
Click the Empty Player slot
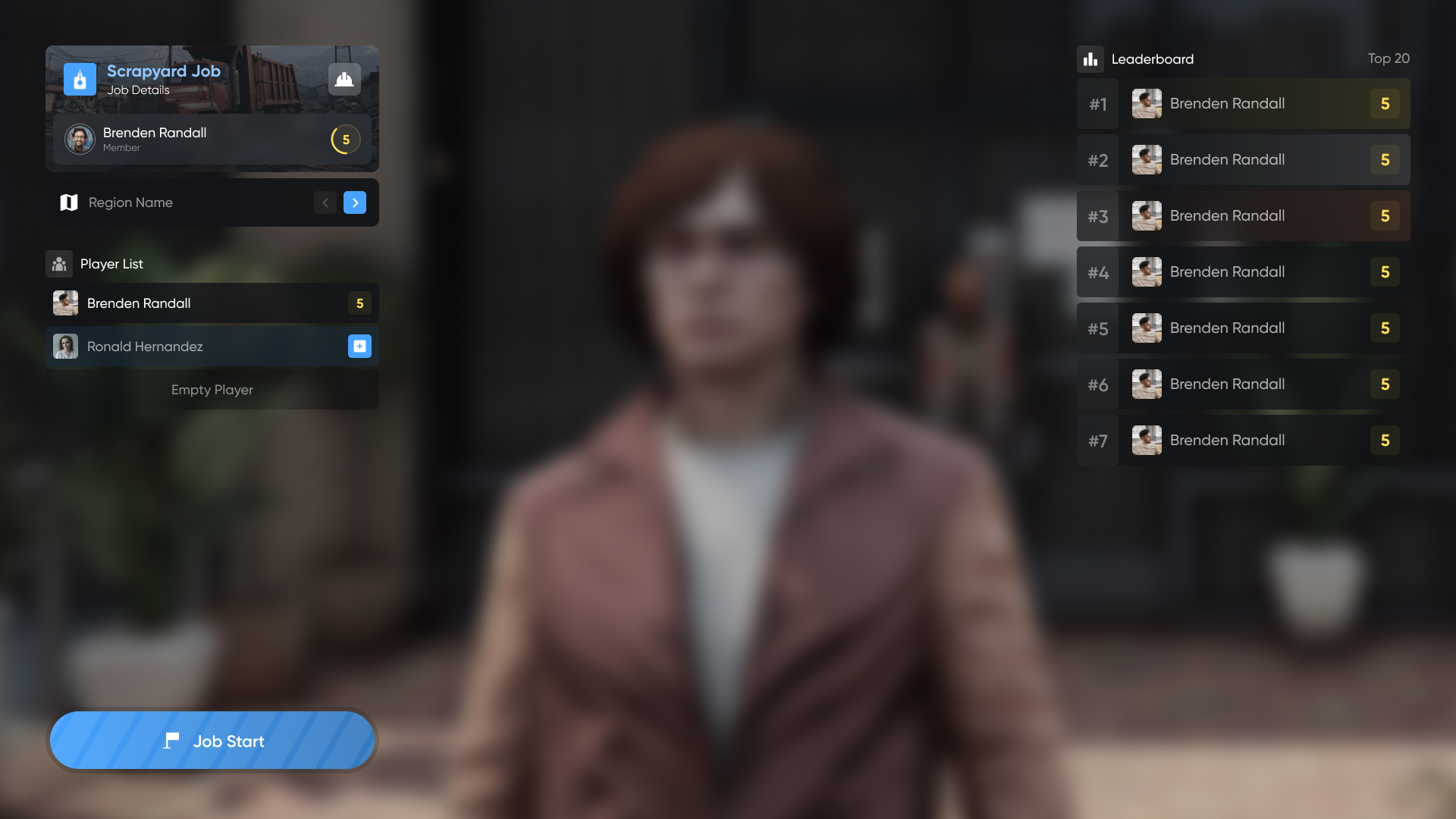click(212, 390)
